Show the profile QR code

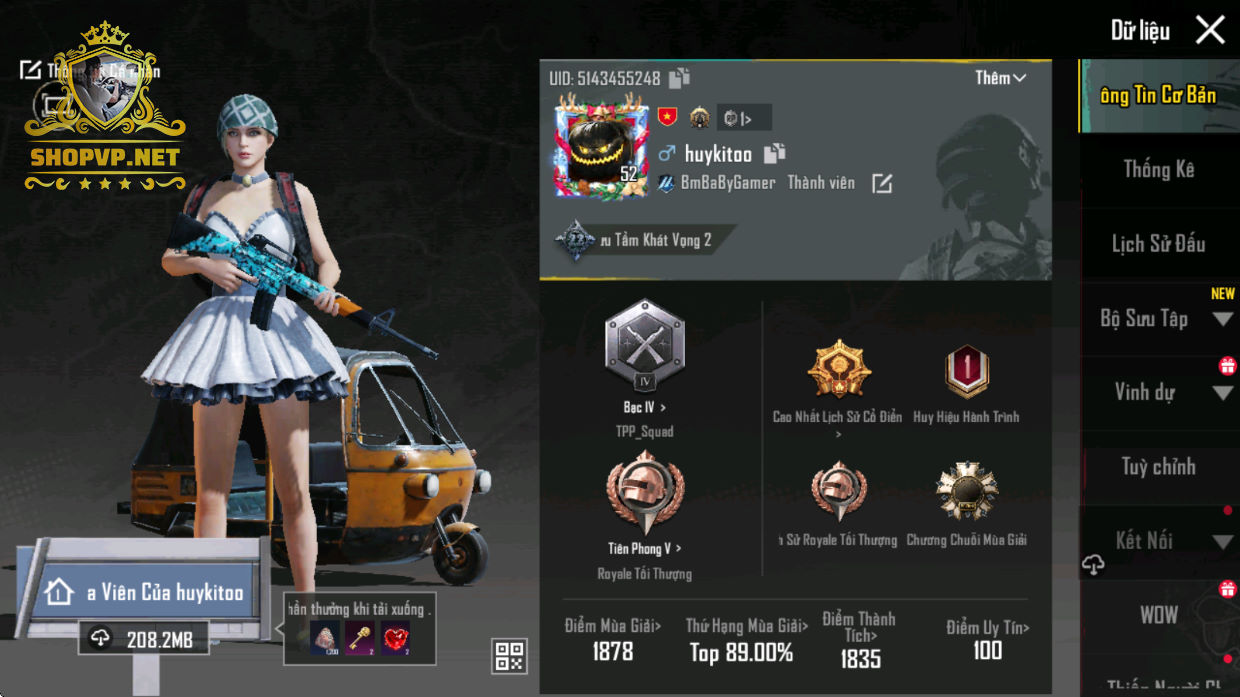pos(509,656)
